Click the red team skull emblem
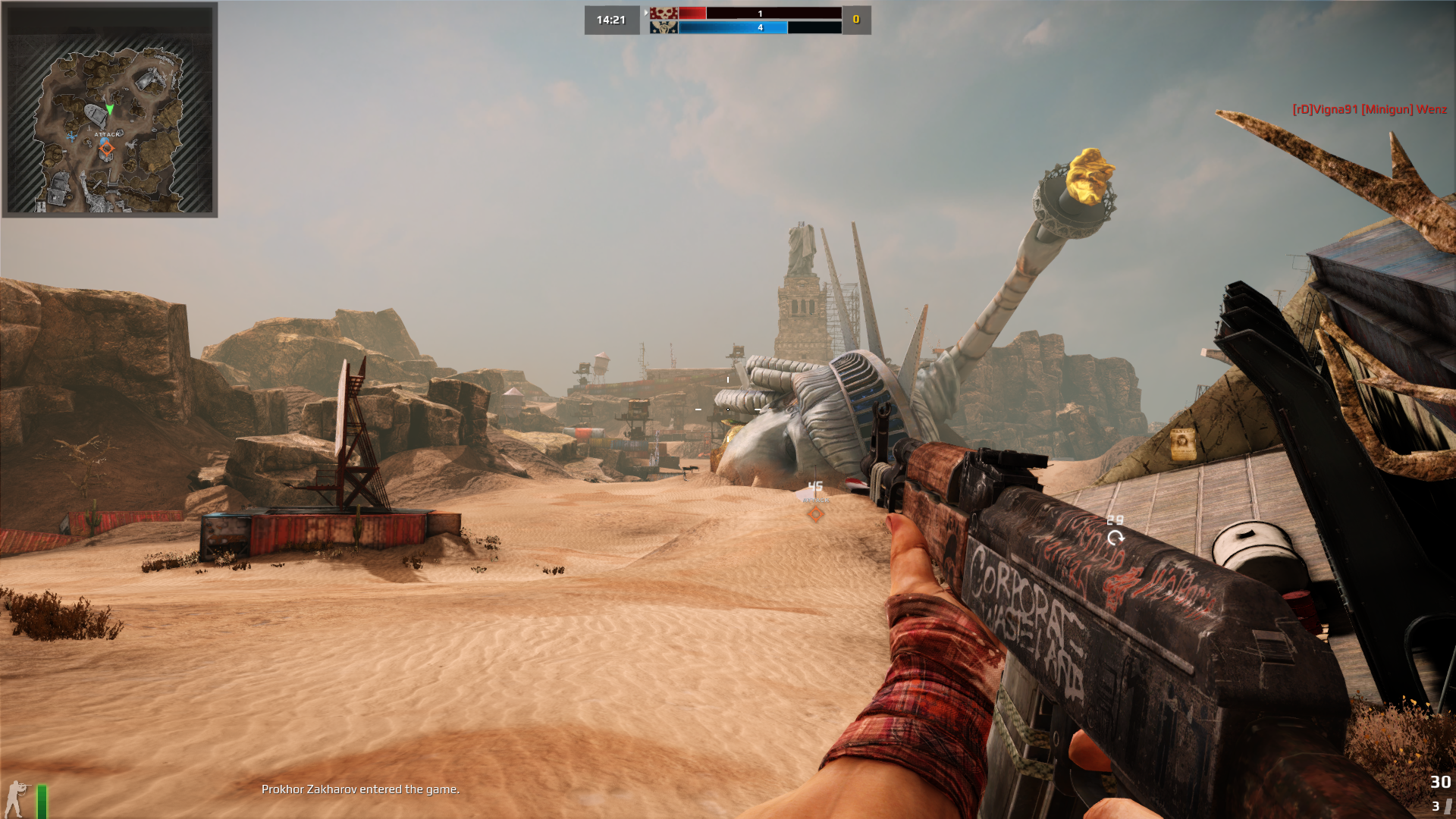This screenshot has width=1456, height=819. 664,13
